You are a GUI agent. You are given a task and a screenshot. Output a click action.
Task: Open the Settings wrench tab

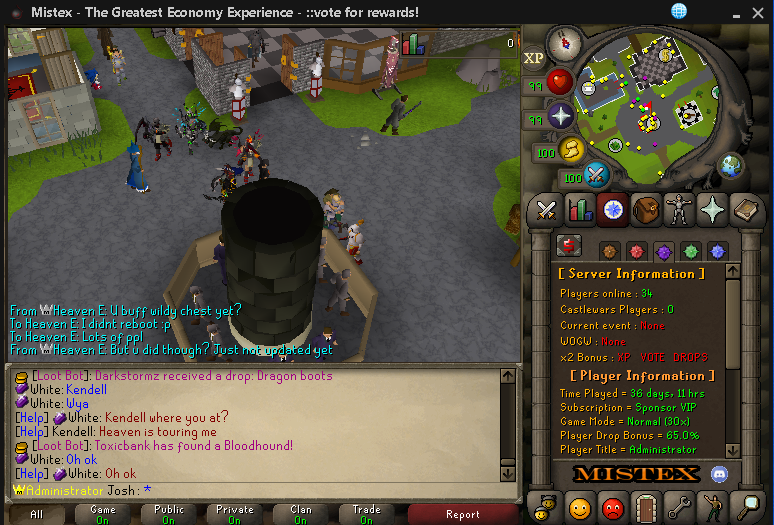[x=679, y=507]
